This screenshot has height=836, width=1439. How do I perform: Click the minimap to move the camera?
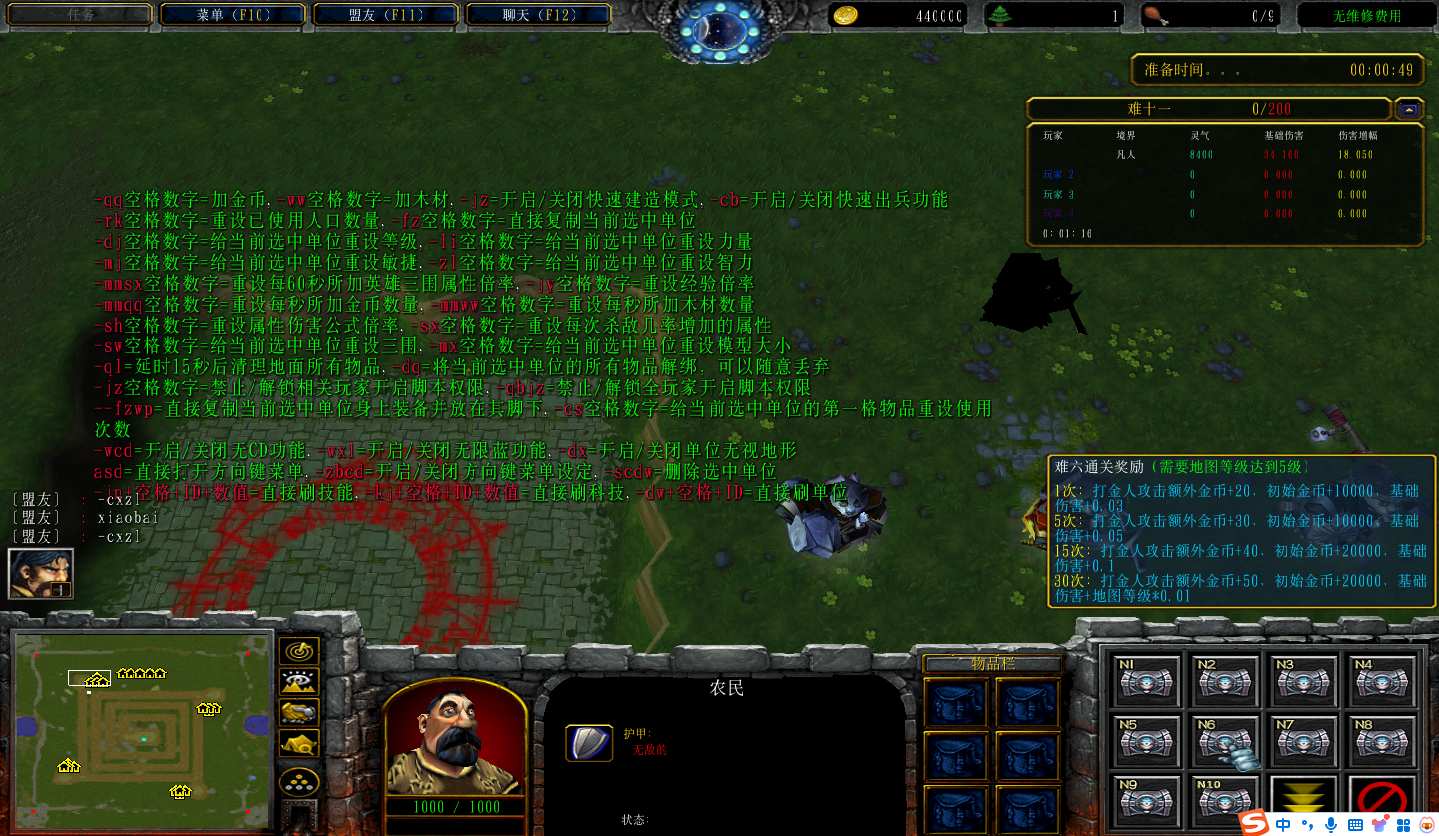[x=140, y=722]
